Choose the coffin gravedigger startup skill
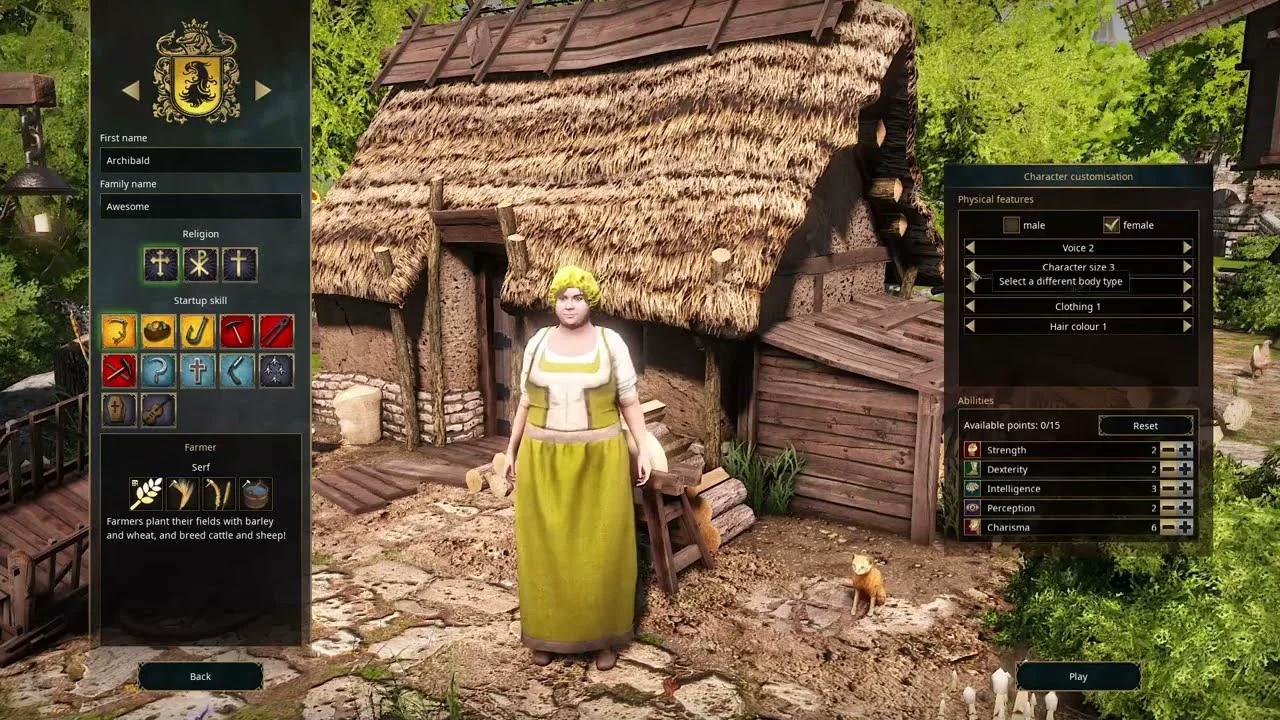Image resolution: width=1280 pixels, height=720 pixels. [121, 409]
